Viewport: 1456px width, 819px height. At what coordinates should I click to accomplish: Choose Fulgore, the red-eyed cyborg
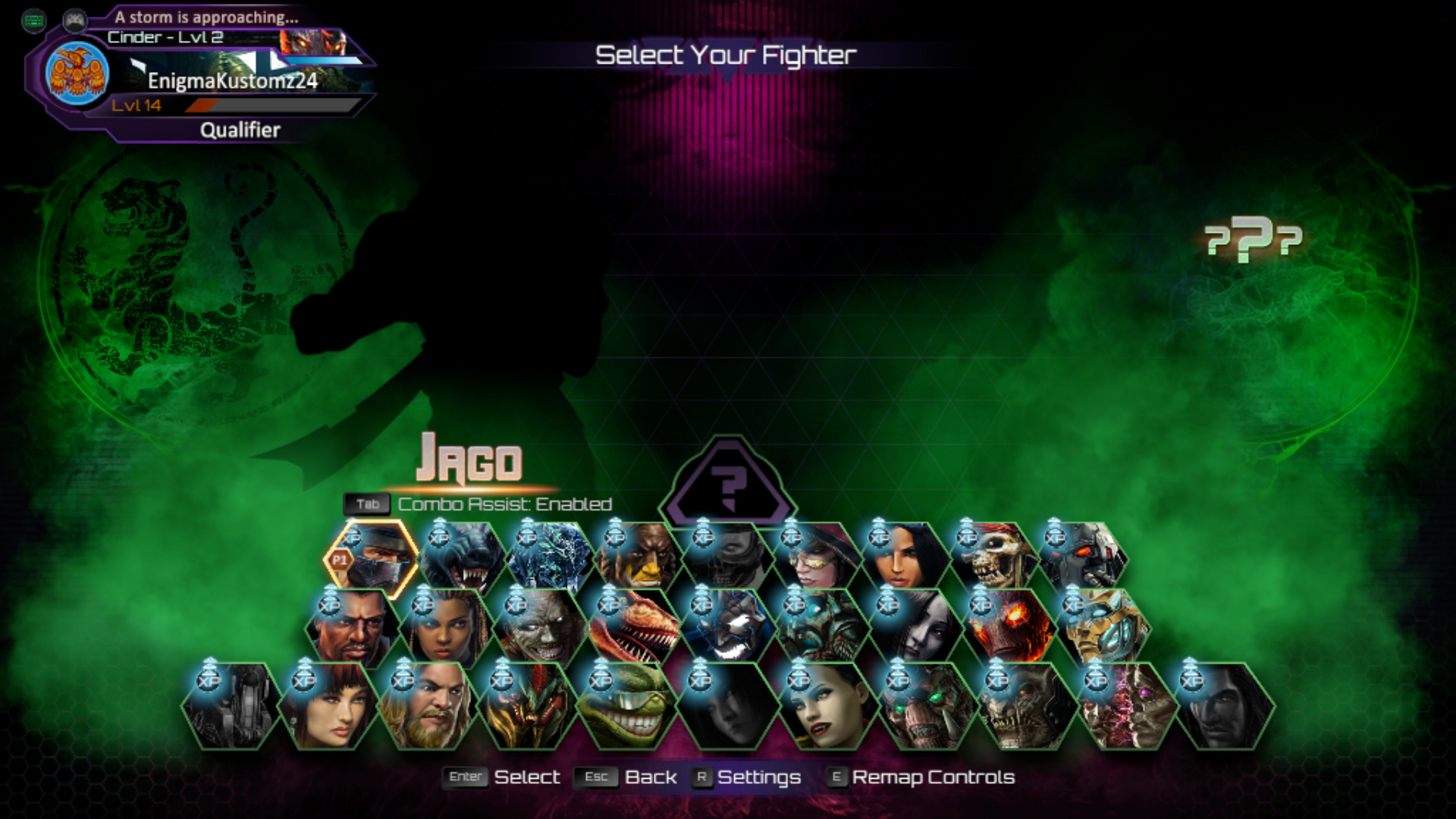(x=1083, y=559)
